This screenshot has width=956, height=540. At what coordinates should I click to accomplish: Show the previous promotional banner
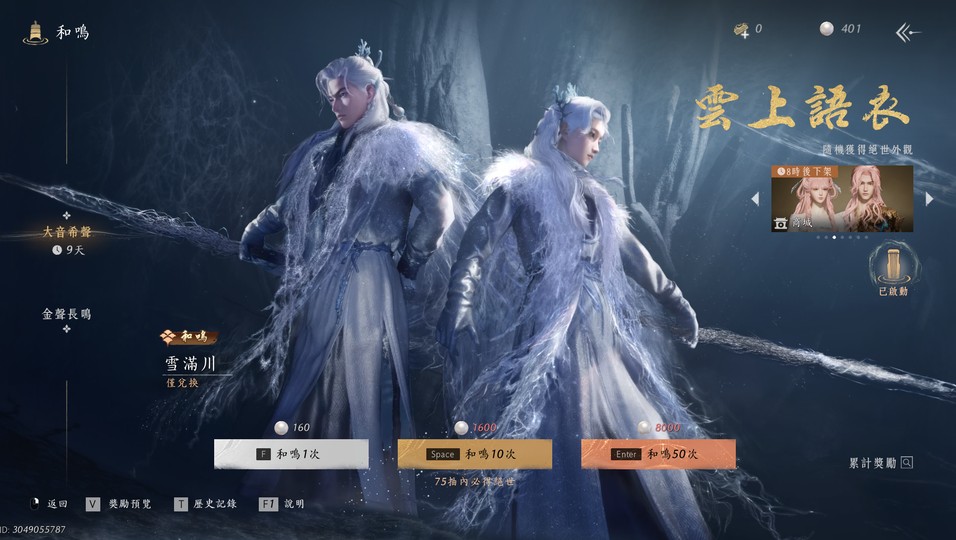coord(756,199)
